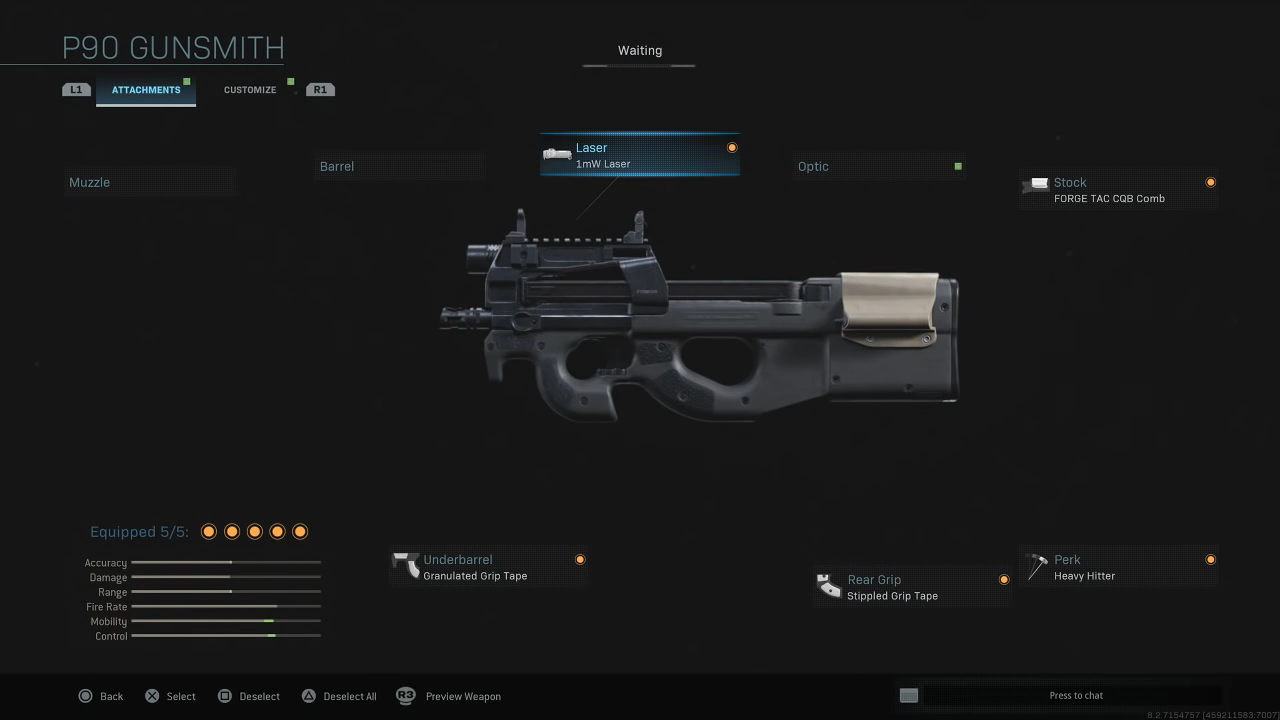
Task: Select the Optic attachment slot
Action: point(880,166)
